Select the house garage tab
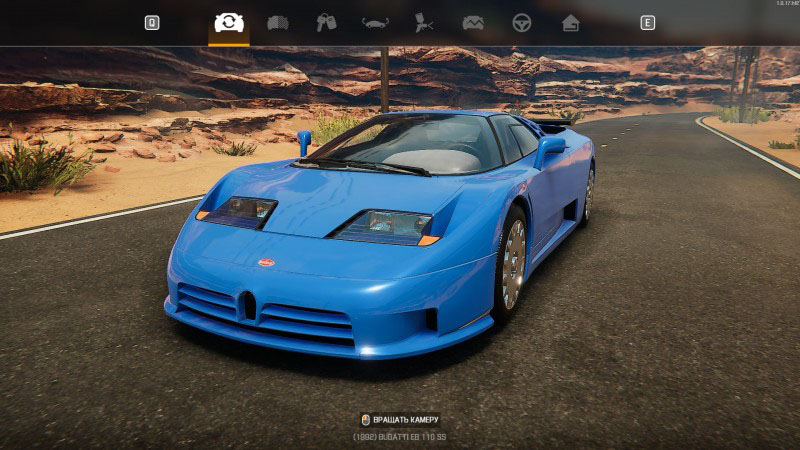Screen dimensions: 800x450 pyautogui.click(x=570, y=22)
